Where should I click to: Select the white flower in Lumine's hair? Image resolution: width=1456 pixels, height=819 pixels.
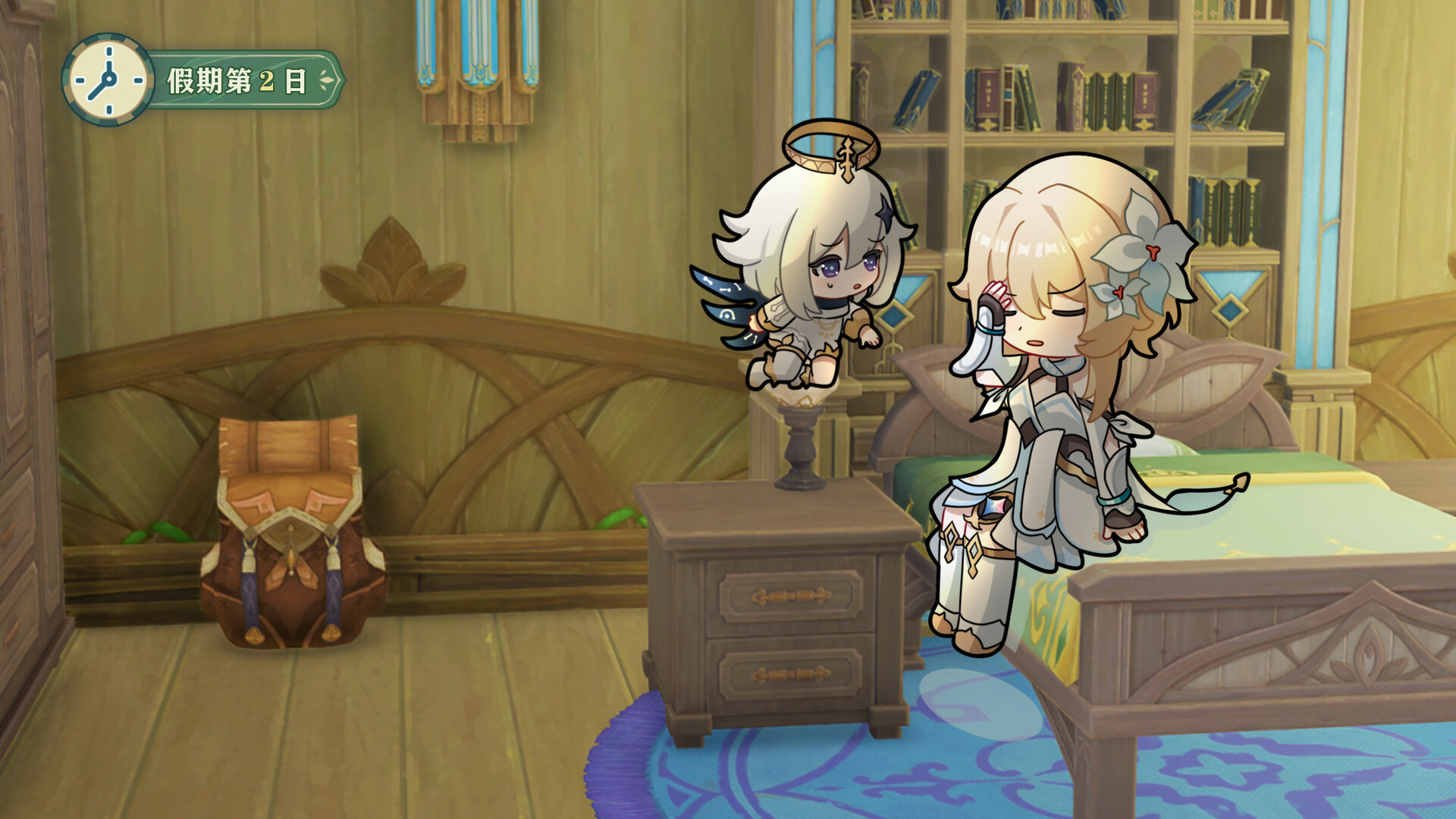pos(1145,250)
